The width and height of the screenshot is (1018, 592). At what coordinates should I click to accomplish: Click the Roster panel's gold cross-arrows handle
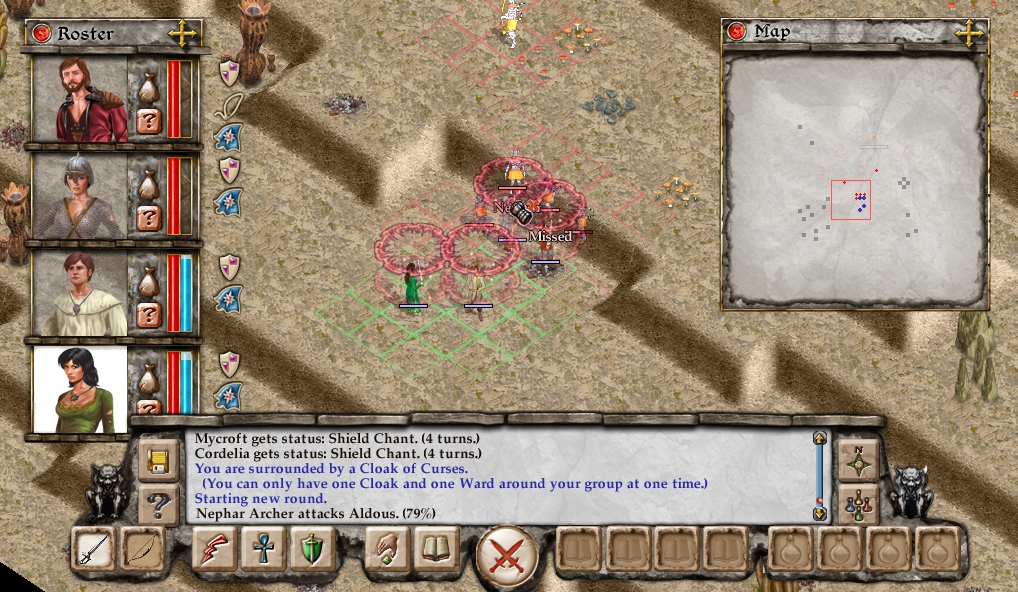[183, 33]
